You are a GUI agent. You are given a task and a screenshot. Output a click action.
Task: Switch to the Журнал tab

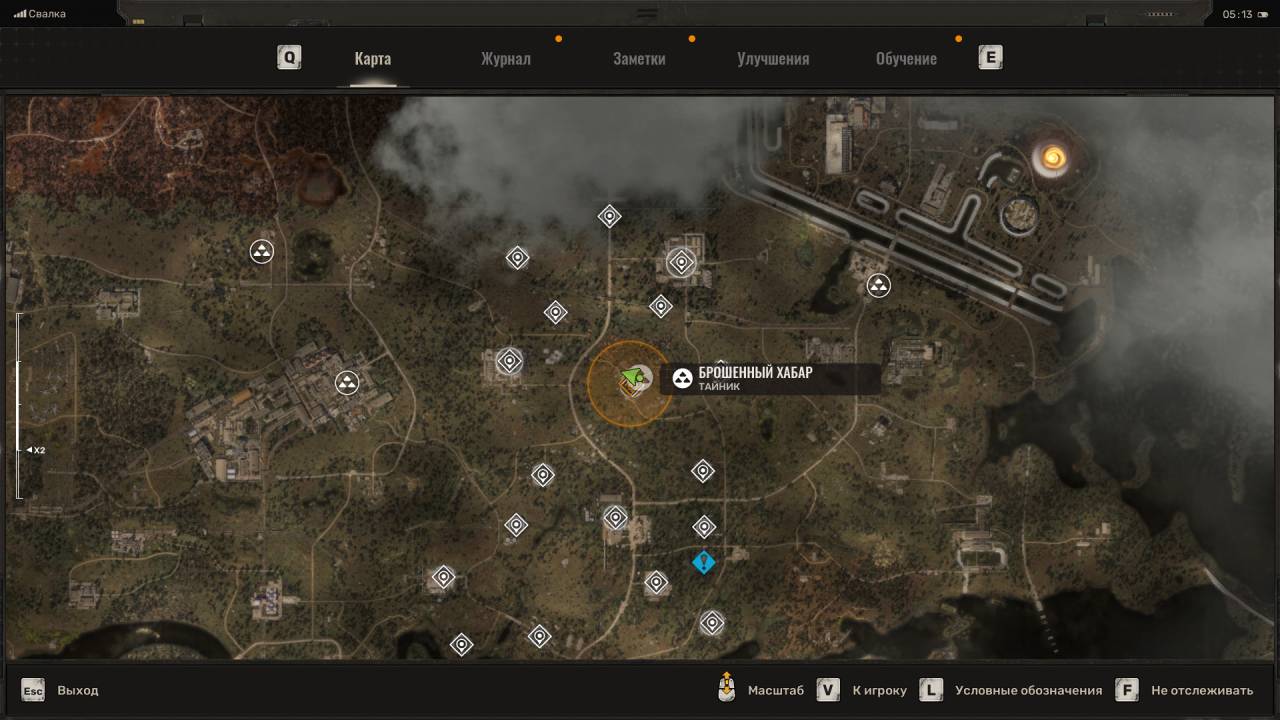[x=505, y=58]
